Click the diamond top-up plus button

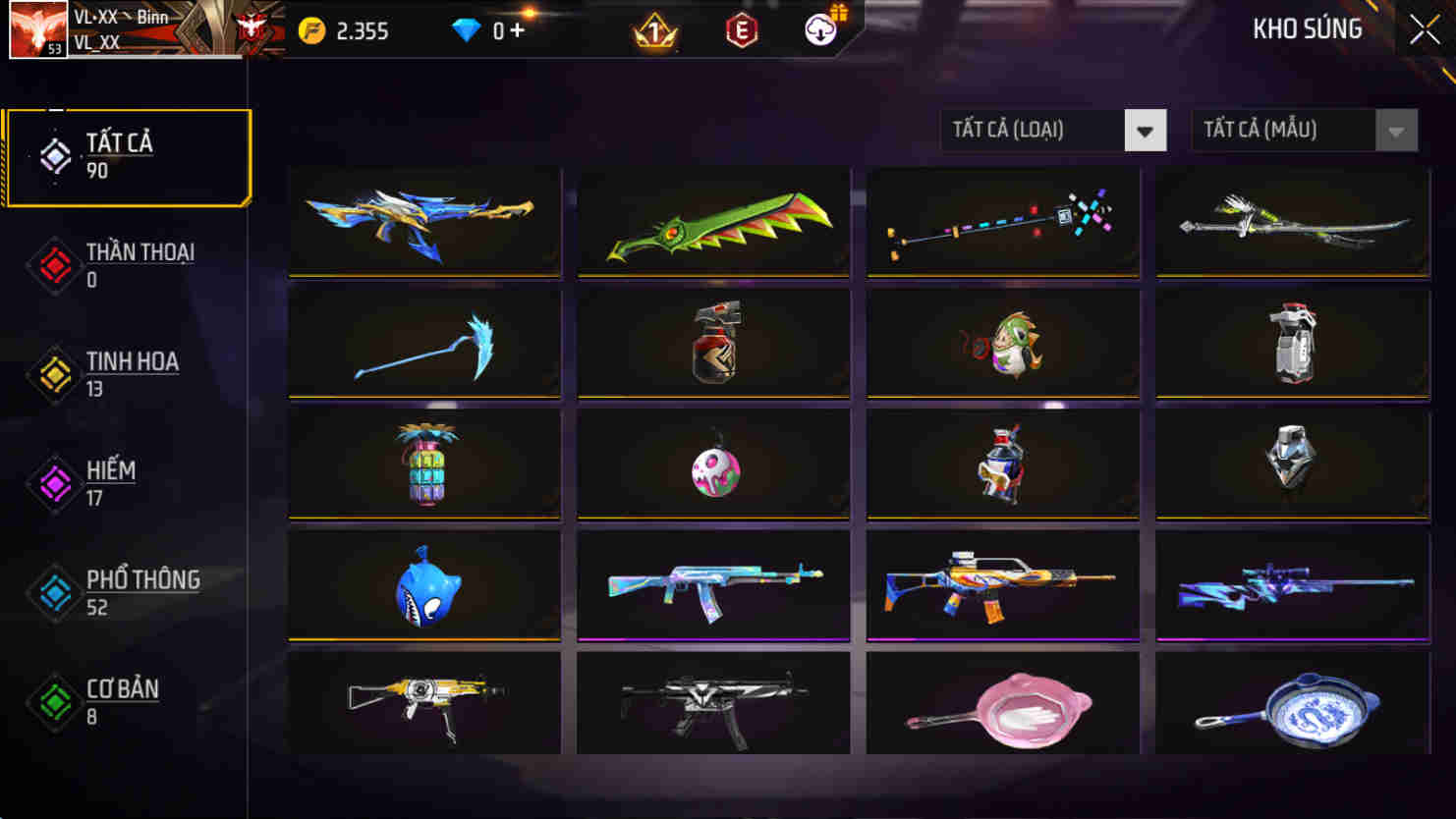[521, 30]
